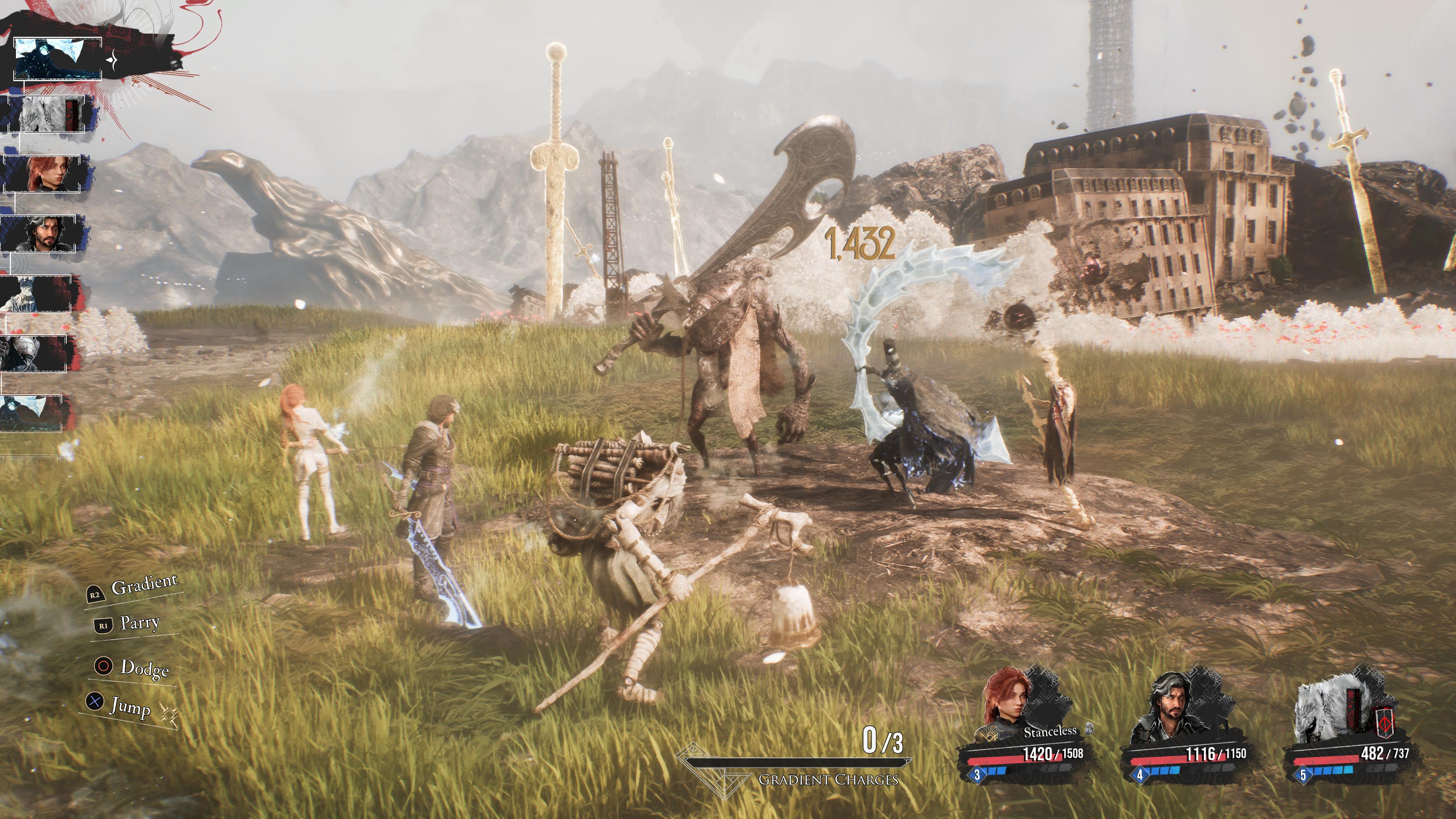Image resolution: width=1456 pixels, height=819 pixels.
Task: Select the last blue-enemy portrait in turn order
Action: click(x=31, y=413)
